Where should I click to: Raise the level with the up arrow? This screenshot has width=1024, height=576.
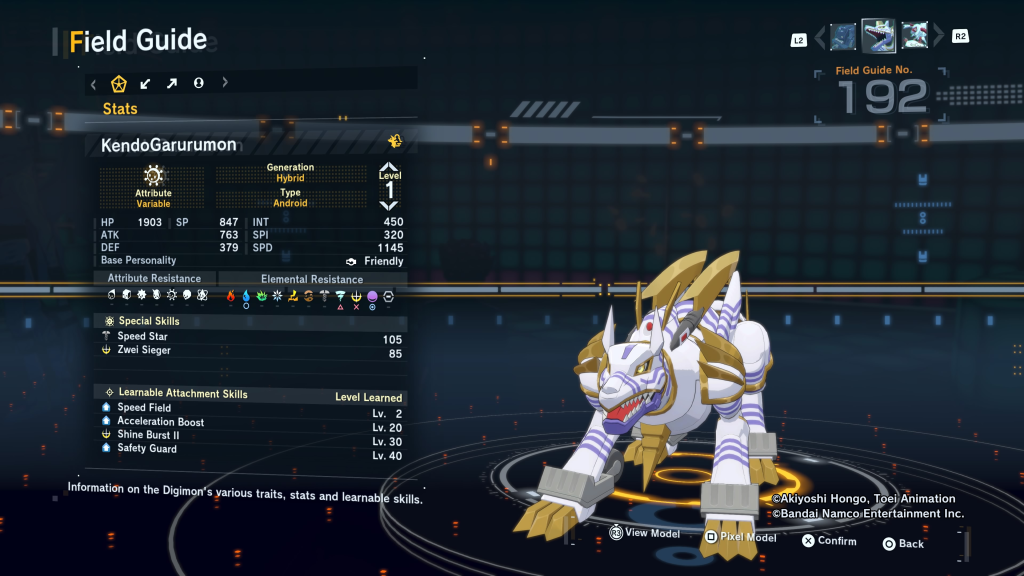(x=389, y=168)
